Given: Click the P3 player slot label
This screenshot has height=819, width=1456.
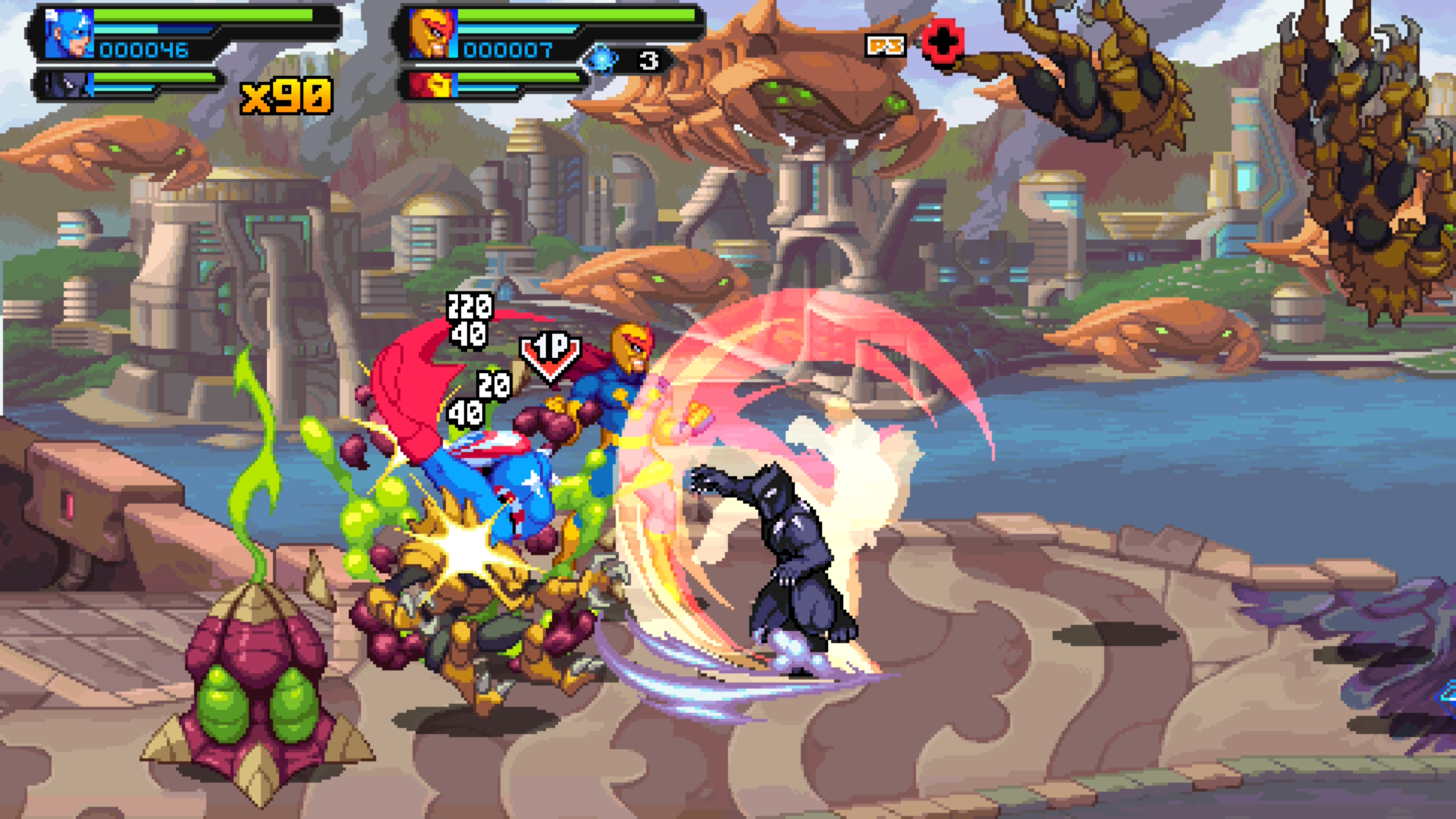Looking at the screenshot, I should [885, 46].
